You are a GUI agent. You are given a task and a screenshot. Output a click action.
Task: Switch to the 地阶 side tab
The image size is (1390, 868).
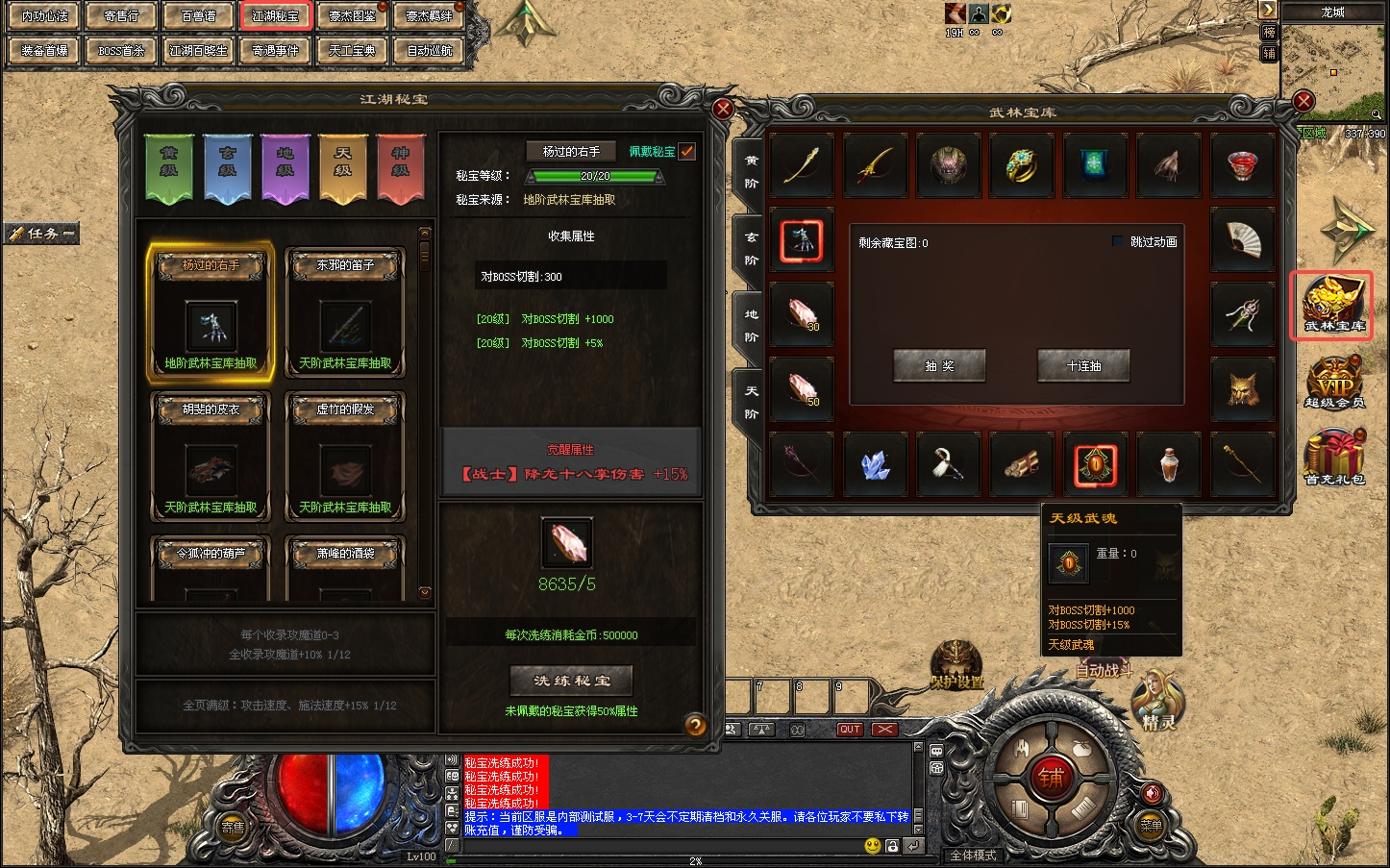[x=751, y=326]
